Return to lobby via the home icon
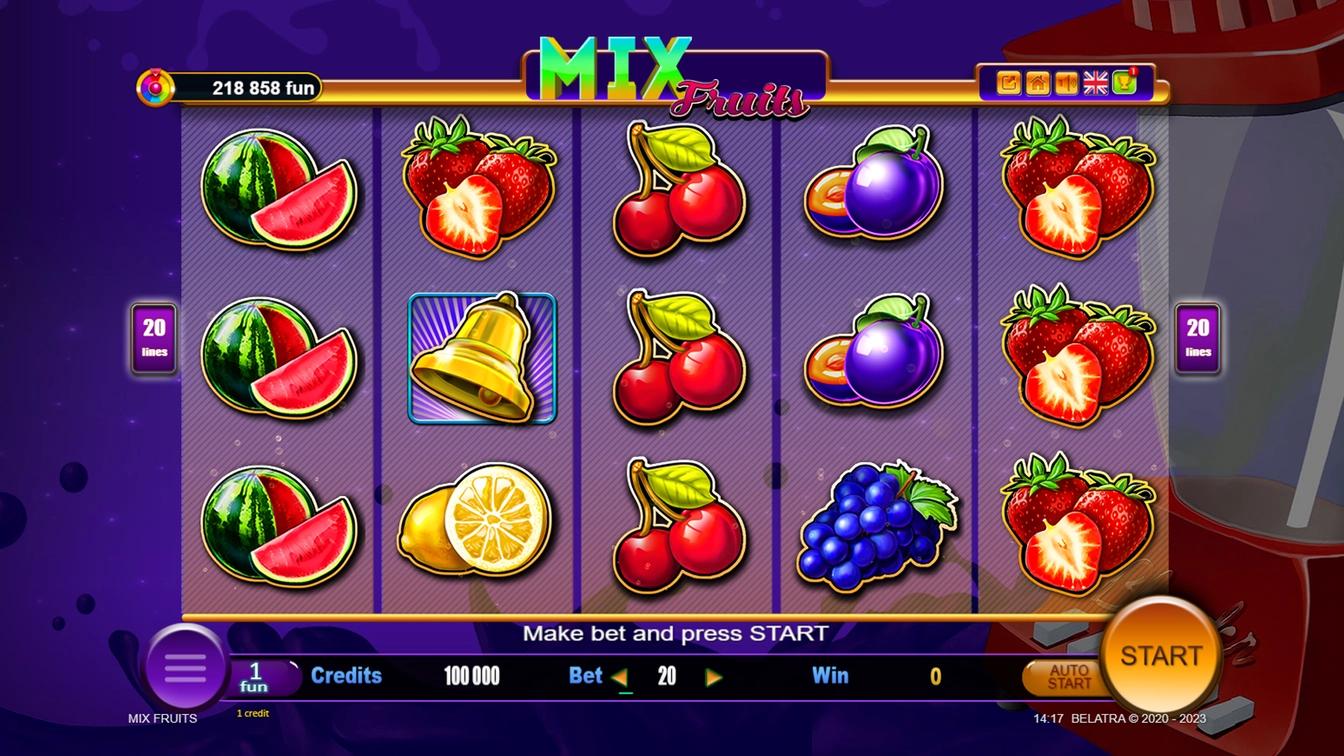This screenshot has height=756, width=1344. coord(1037,82)
